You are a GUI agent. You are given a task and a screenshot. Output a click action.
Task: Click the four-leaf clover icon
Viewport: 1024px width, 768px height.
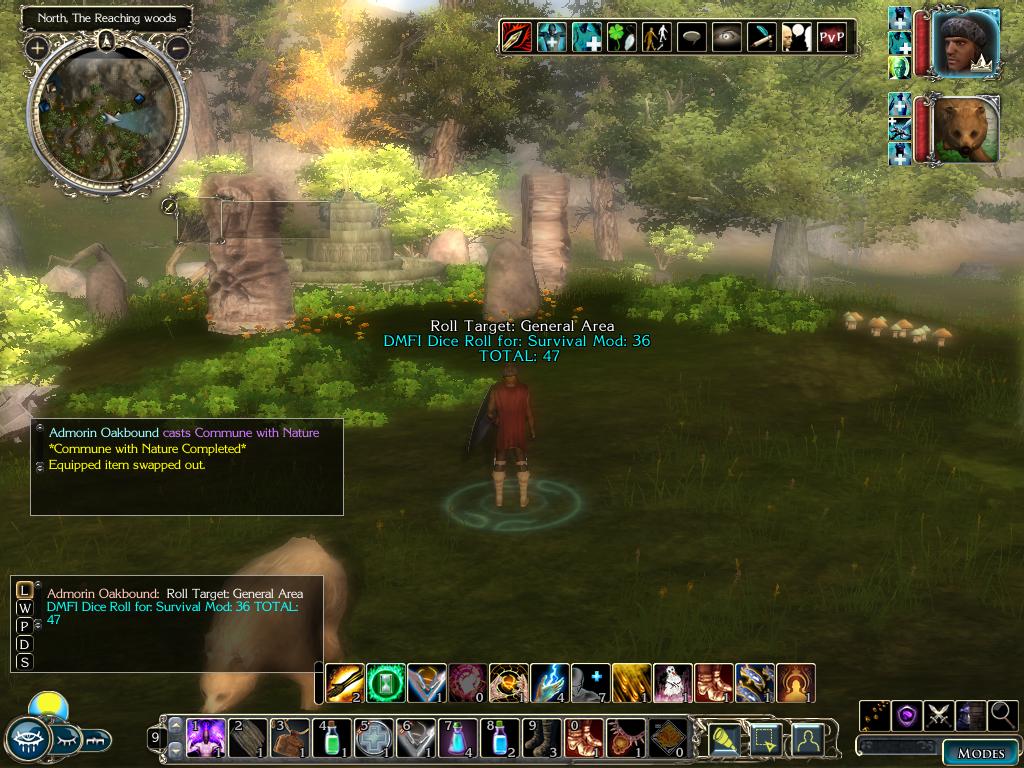pos(621,38)
